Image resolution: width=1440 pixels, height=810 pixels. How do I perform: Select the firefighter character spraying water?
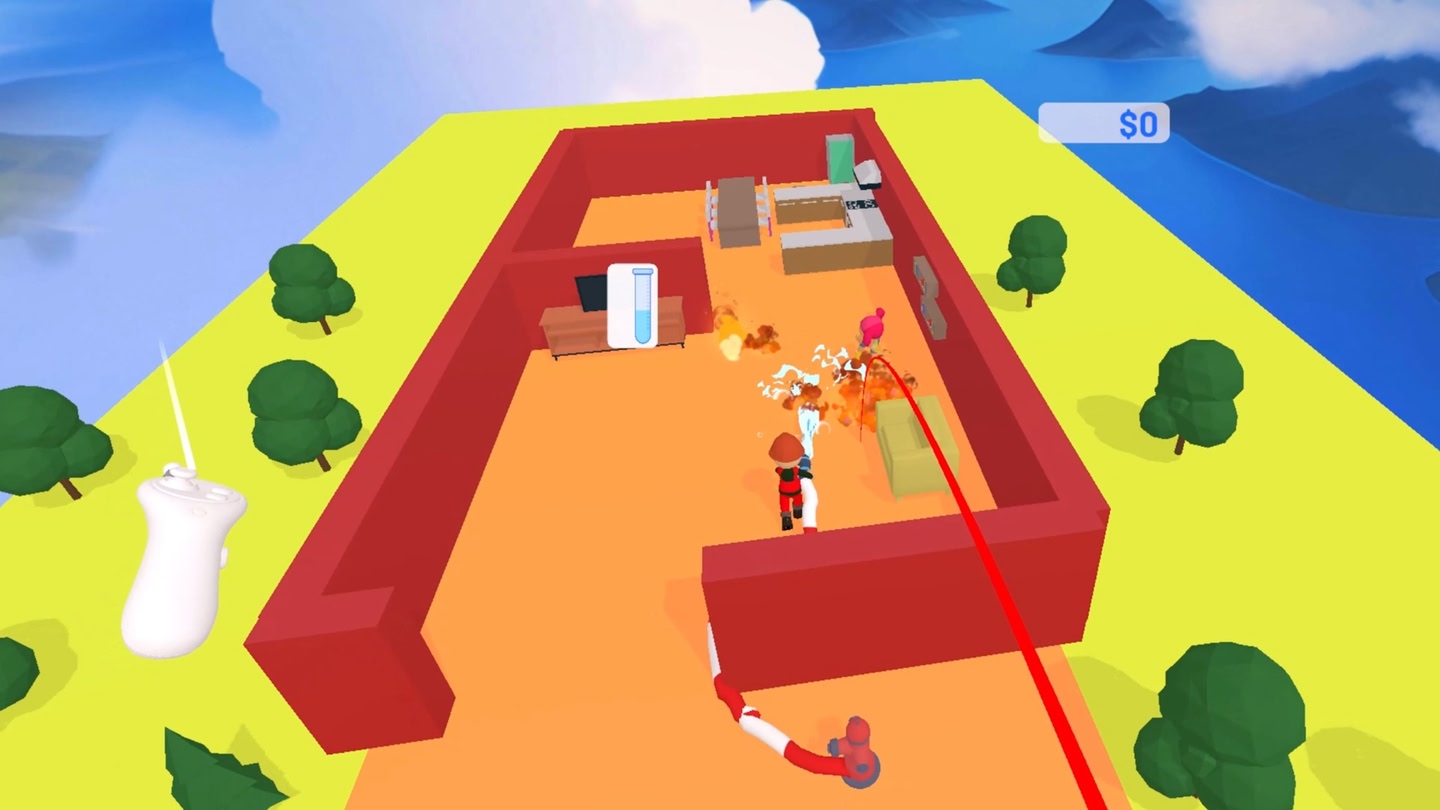pyautogui.click(x=785, y=480)
